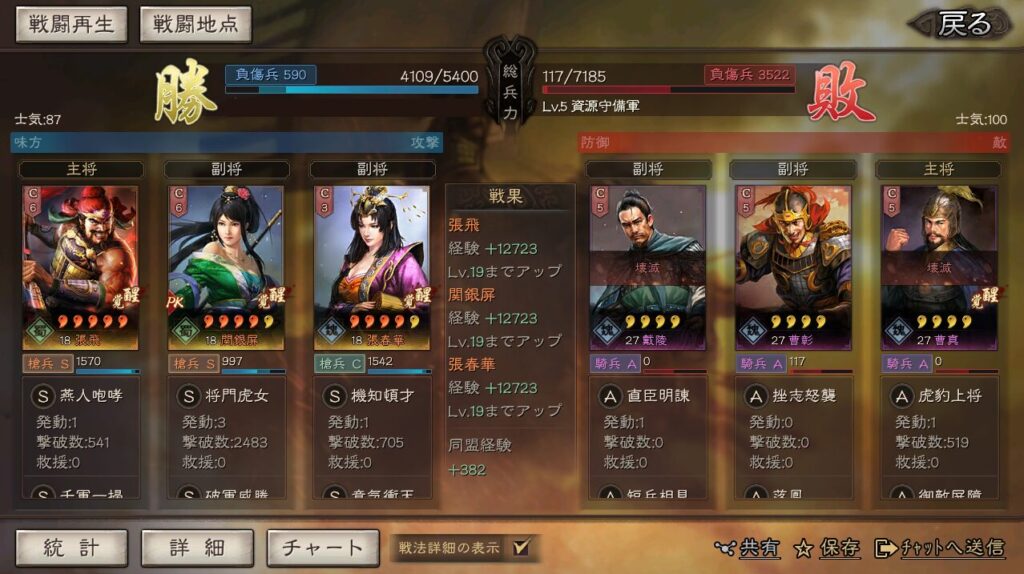1024x574 pixels.
Task: Select the 張春華 general card
Action: (x=372, y=267)
